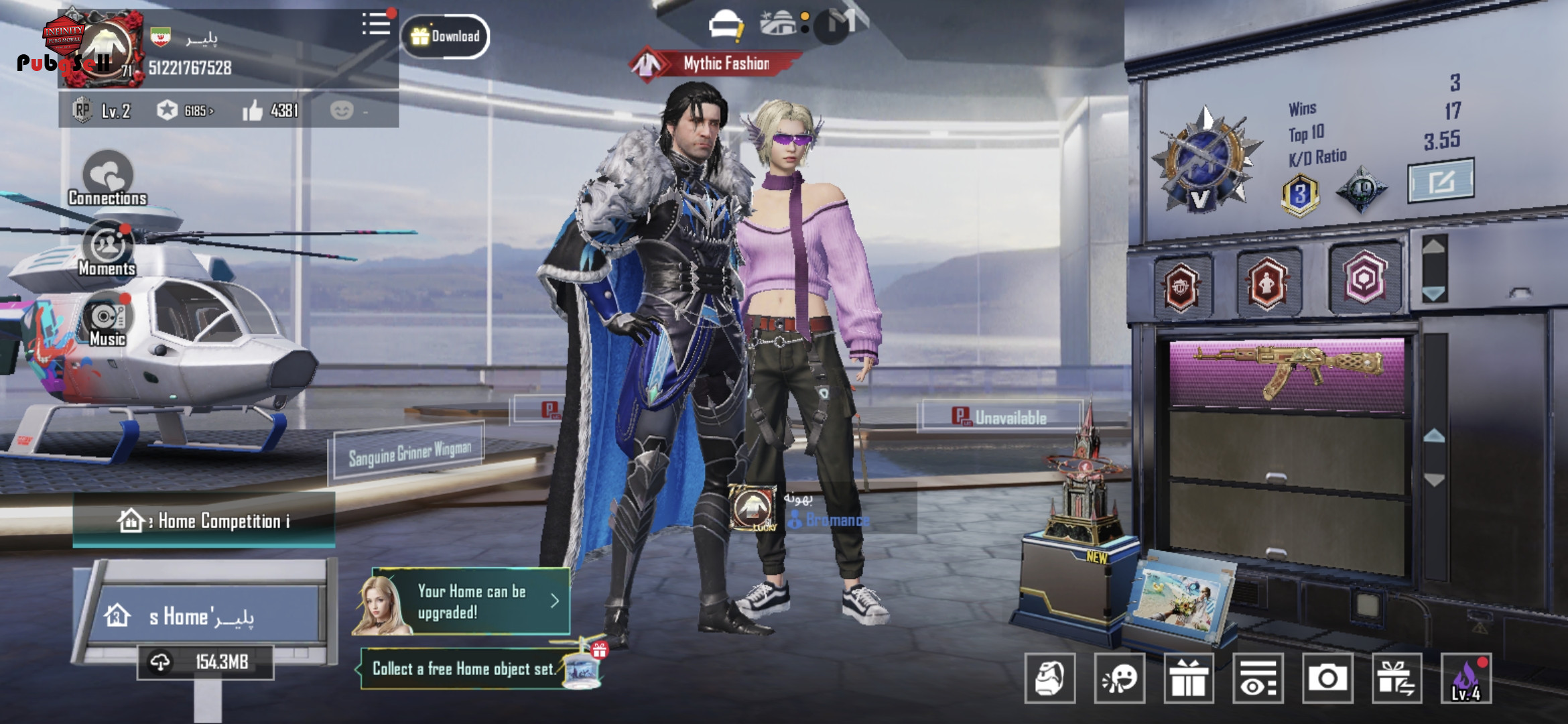Open the gift exchange icon
This screenshot has width=1568, height=724.
pyautogui.click(x=1396, y=678)
